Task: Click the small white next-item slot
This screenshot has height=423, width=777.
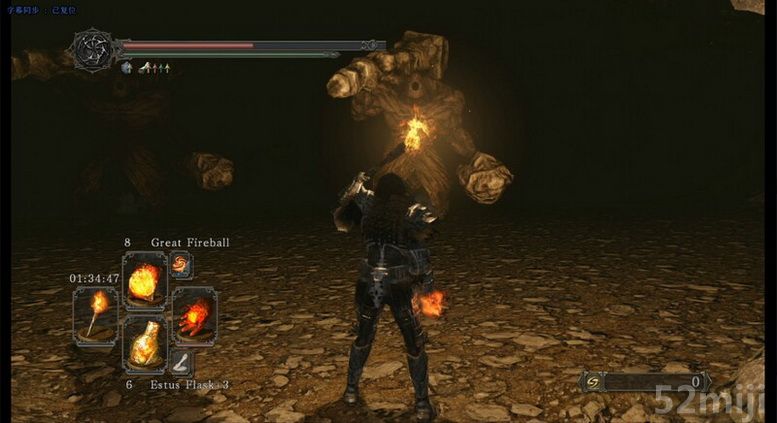Action: (x=181, y=362)
